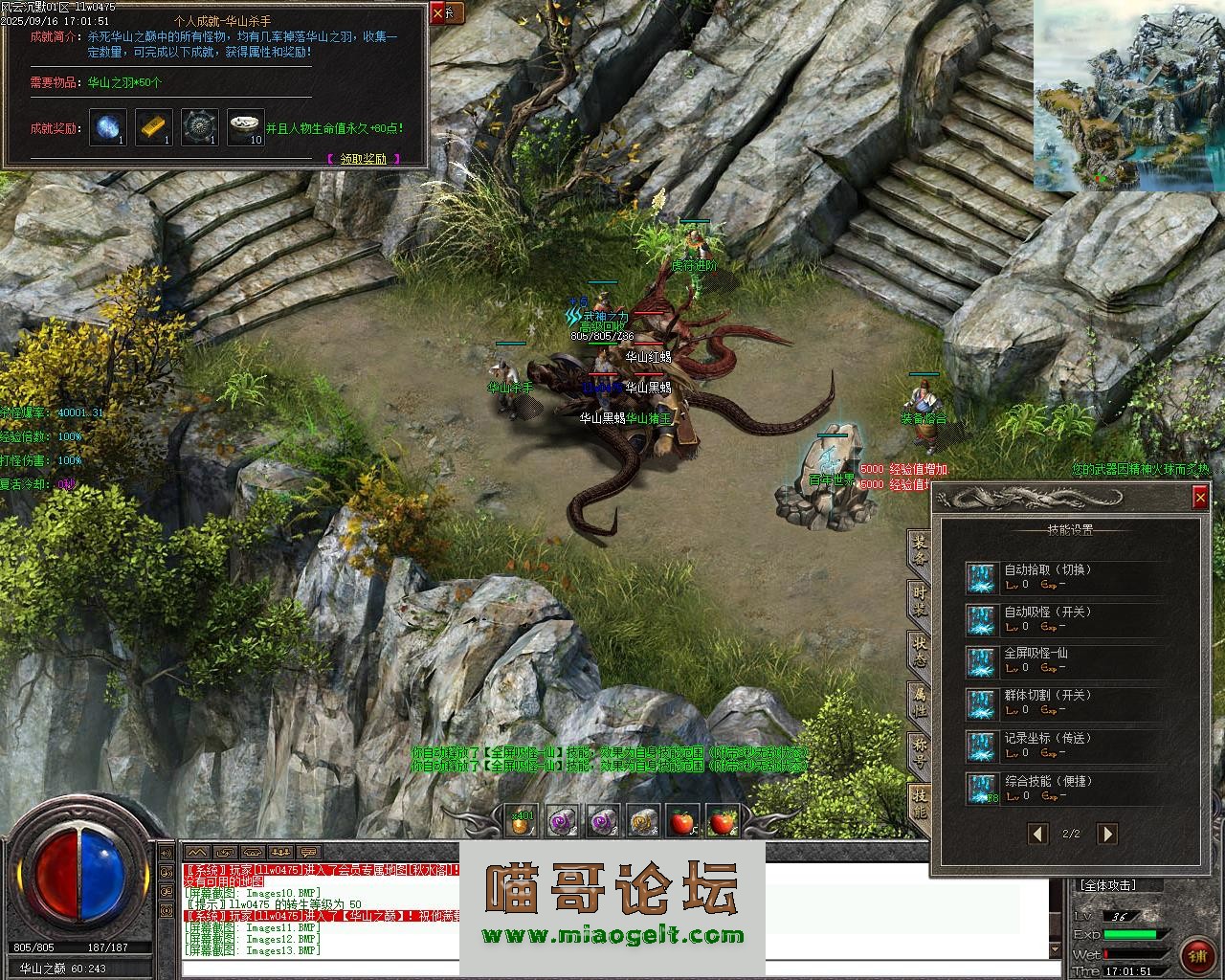The image size is (1225, 980).
Task: Switch to the 状态 status tab
Action: tap(919, 651)
